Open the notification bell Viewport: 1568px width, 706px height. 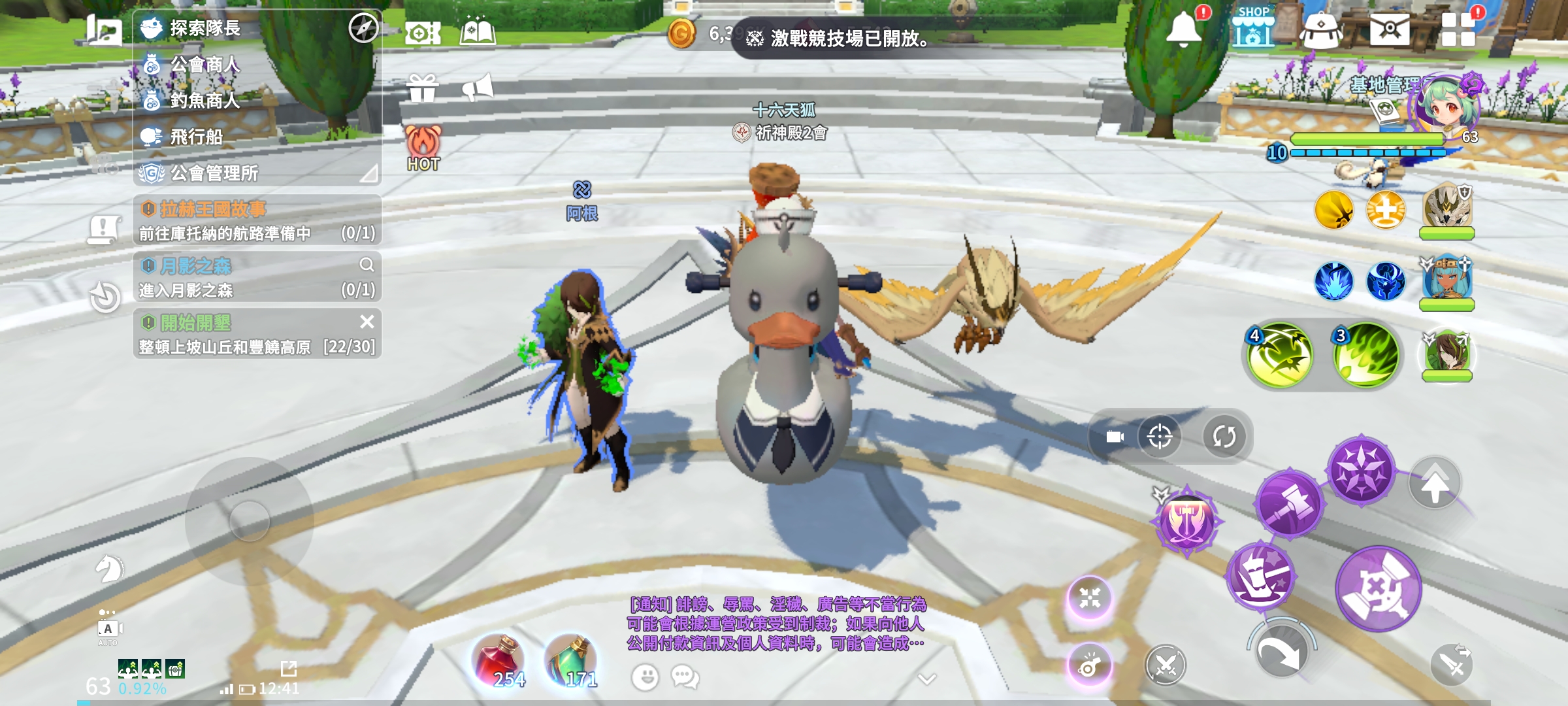pos(1183,29)
